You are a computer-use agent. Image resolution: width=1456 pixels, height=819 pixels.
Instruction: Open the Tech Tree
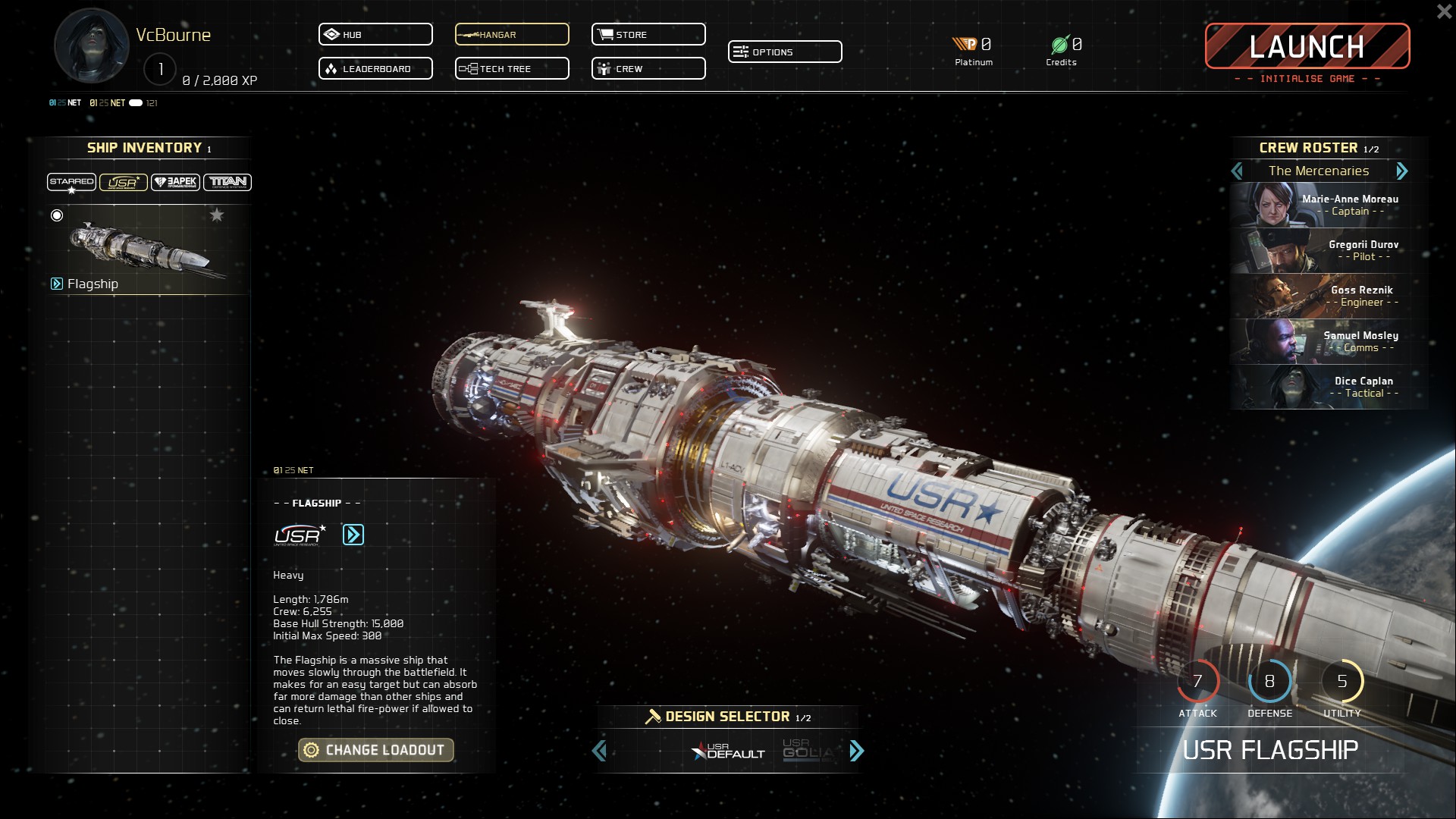[512, 69]
